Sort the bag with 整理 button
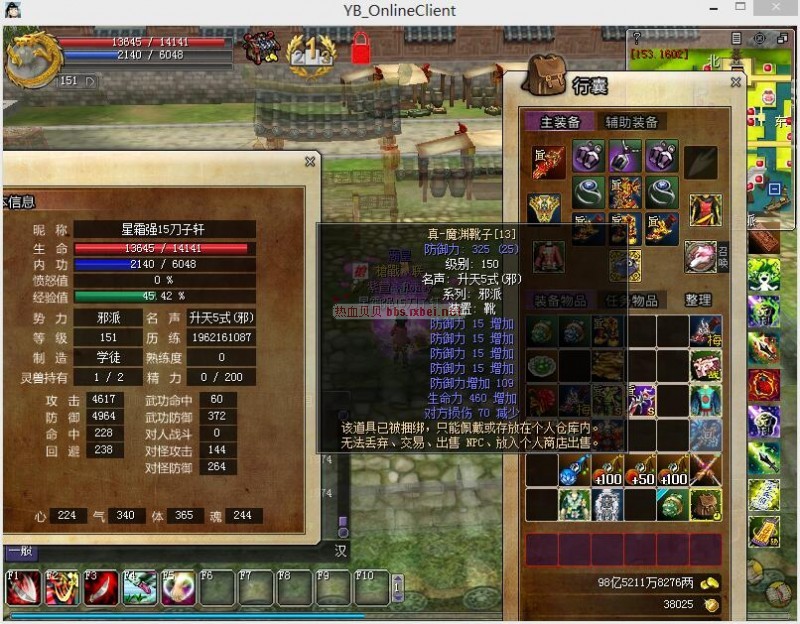This screenshot has height=624, width=800. pos(698,300)
